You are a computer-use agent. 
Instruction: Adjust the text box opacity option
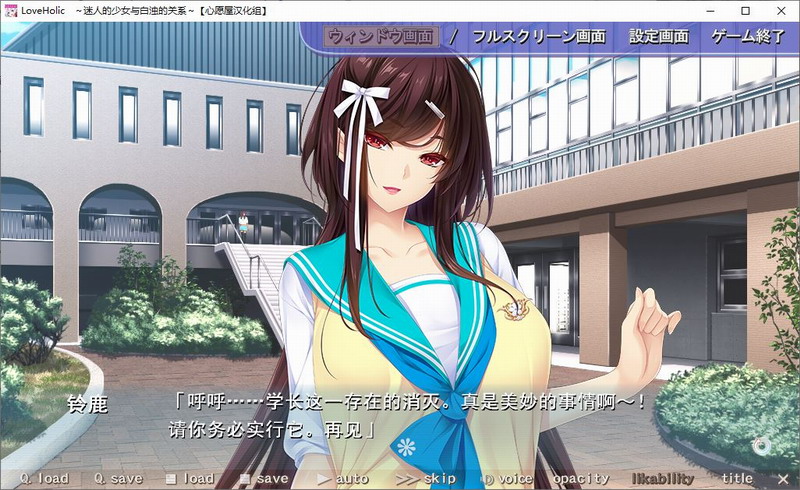580,479
